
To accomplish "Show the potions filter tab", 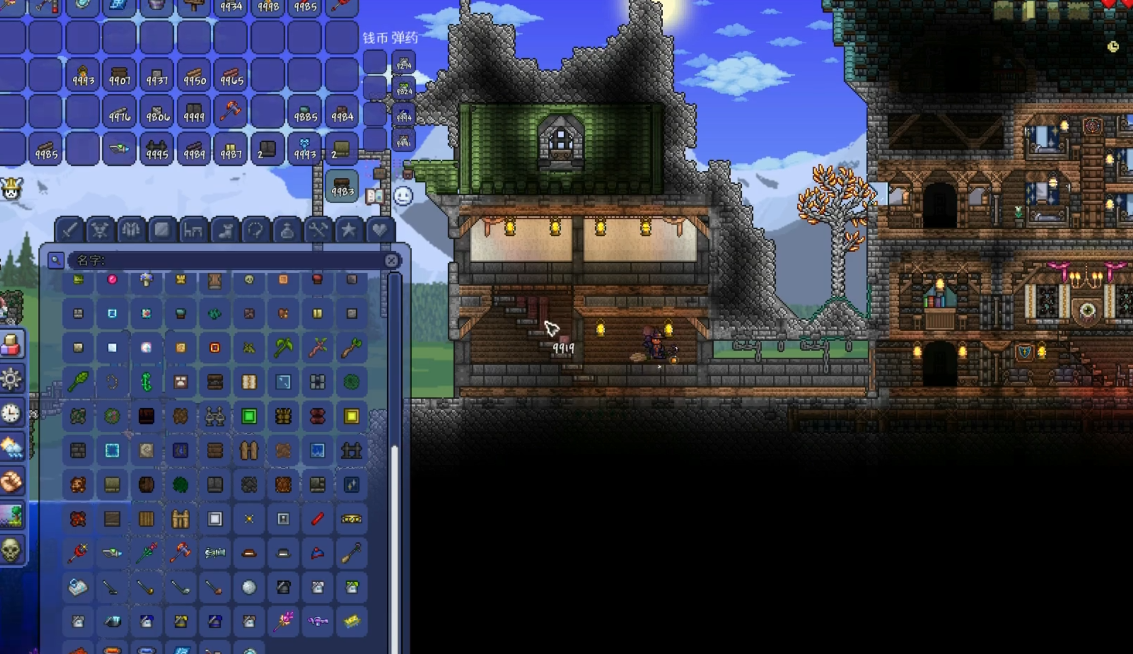I will (x=286, y=230).
